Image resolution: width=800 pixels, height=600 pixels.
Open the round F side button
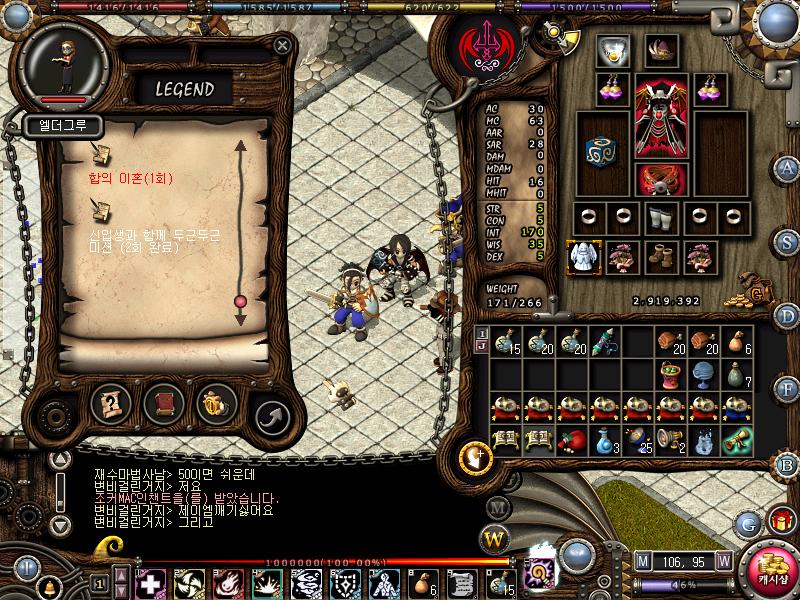[788, 391]
